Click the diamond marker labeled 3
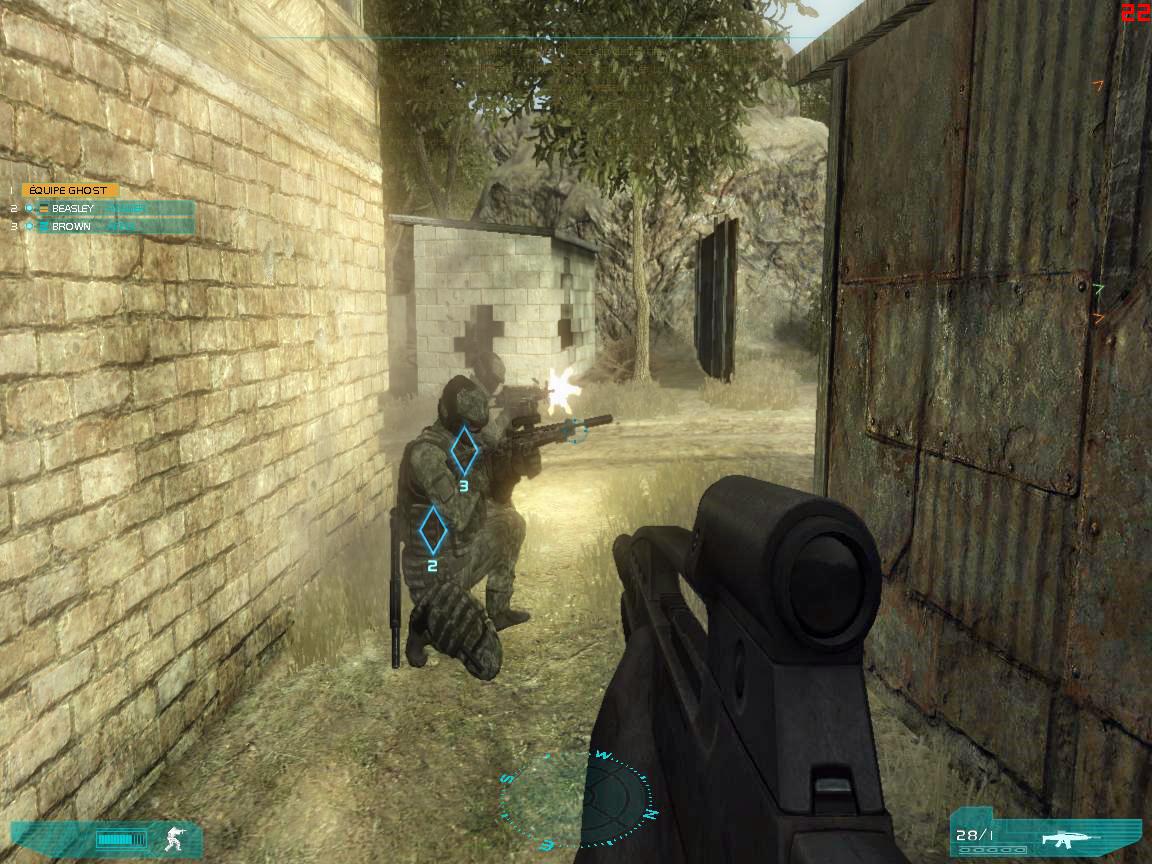The width and height of the screenshot is (1152, 864). pos(463,450)
